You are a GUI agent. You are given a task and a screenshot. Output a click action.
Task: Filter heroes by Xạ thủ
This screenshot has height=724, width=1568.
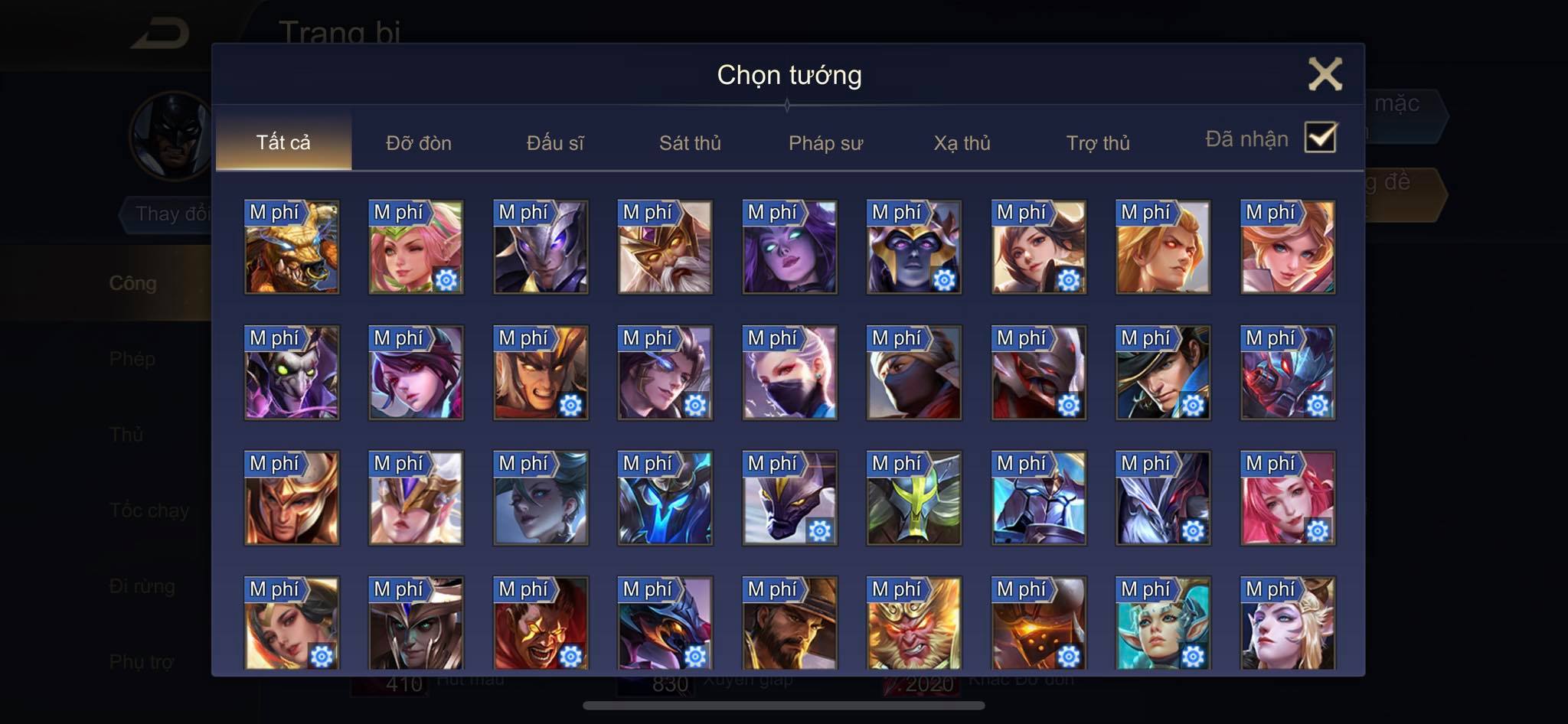(962, 142)
